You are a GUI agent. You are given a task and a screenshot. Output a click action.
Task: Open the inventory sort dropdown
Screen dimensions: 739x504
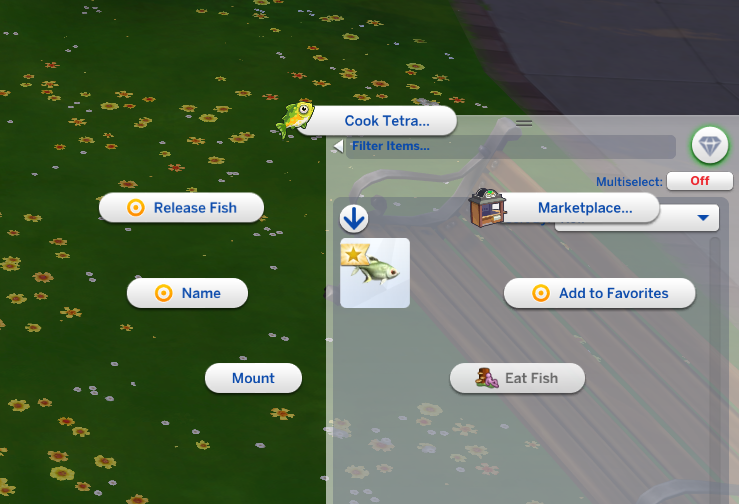point(703,218)
